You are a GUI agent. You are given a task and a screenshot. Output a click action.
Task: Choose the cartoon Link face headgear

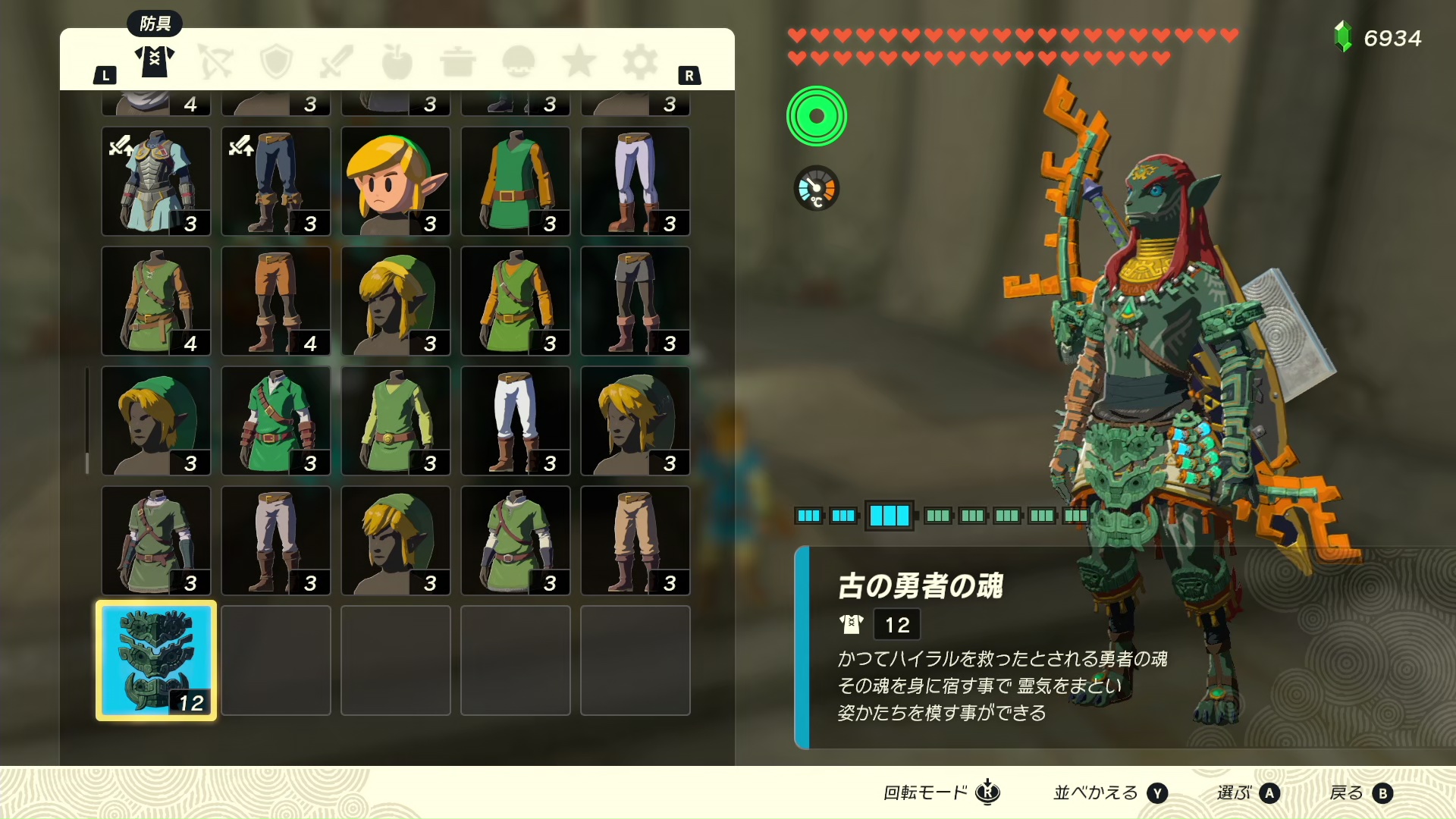point(395,181)
